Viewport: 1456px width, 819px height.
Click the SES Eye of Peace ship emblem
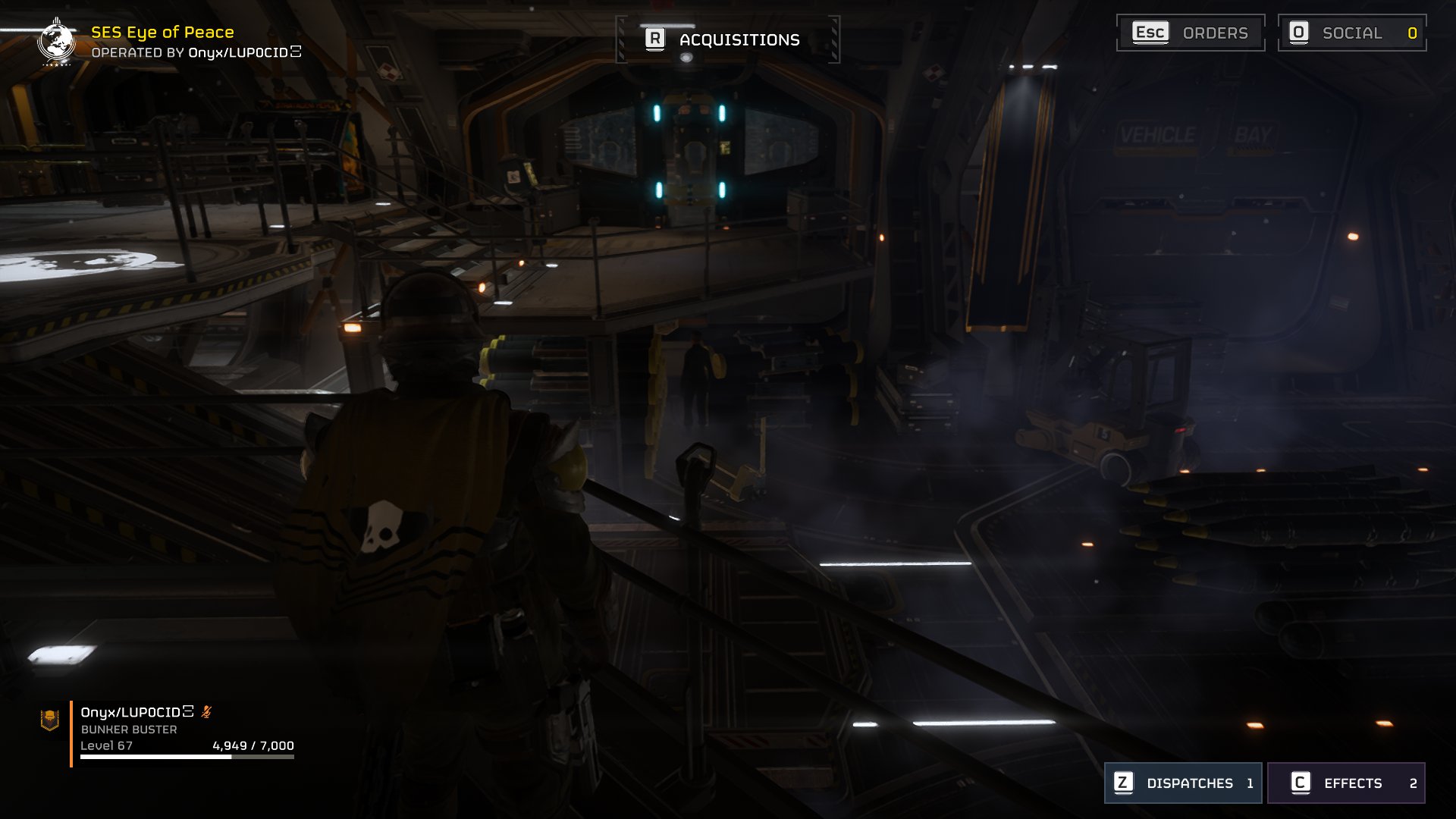tap(56, 42)
